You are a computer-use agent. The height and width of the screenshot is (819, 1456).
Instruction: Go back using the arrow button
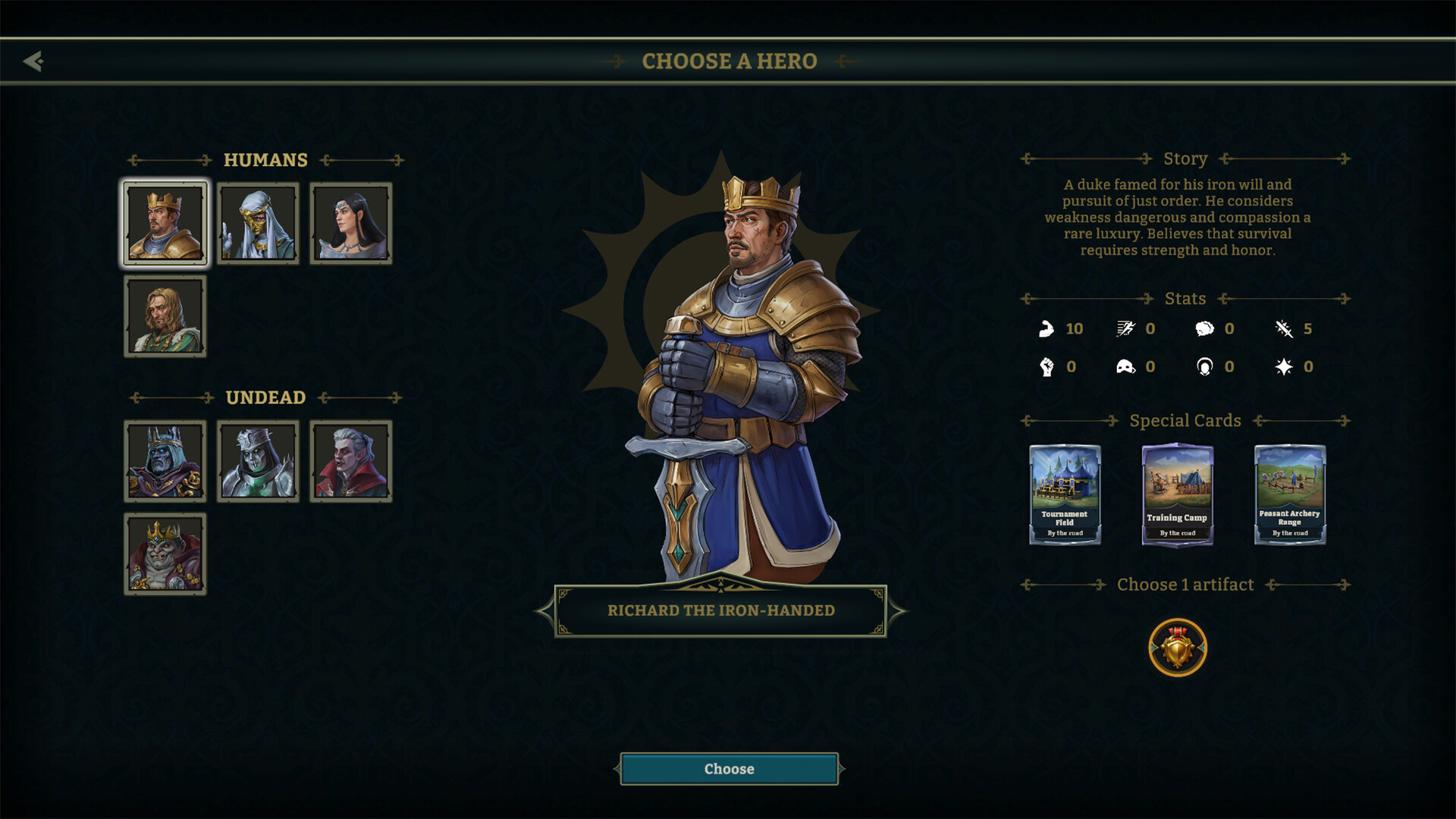pos(33,61)
